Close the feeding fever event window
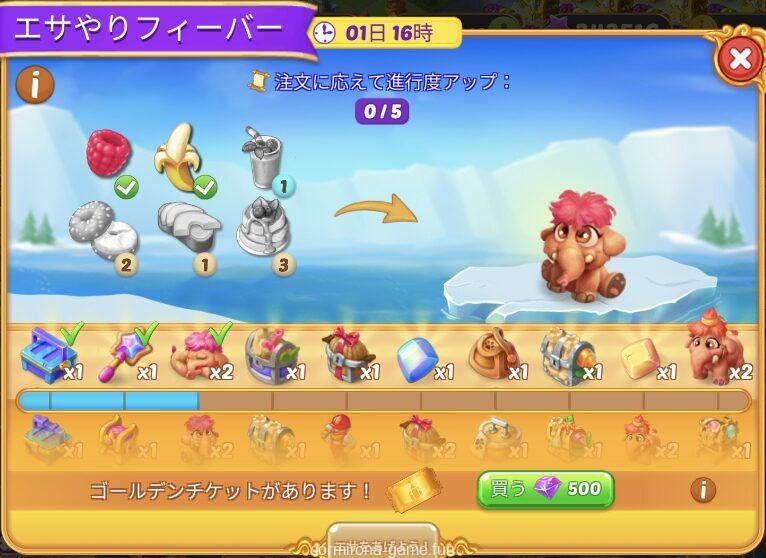 (x=739, y=59)
